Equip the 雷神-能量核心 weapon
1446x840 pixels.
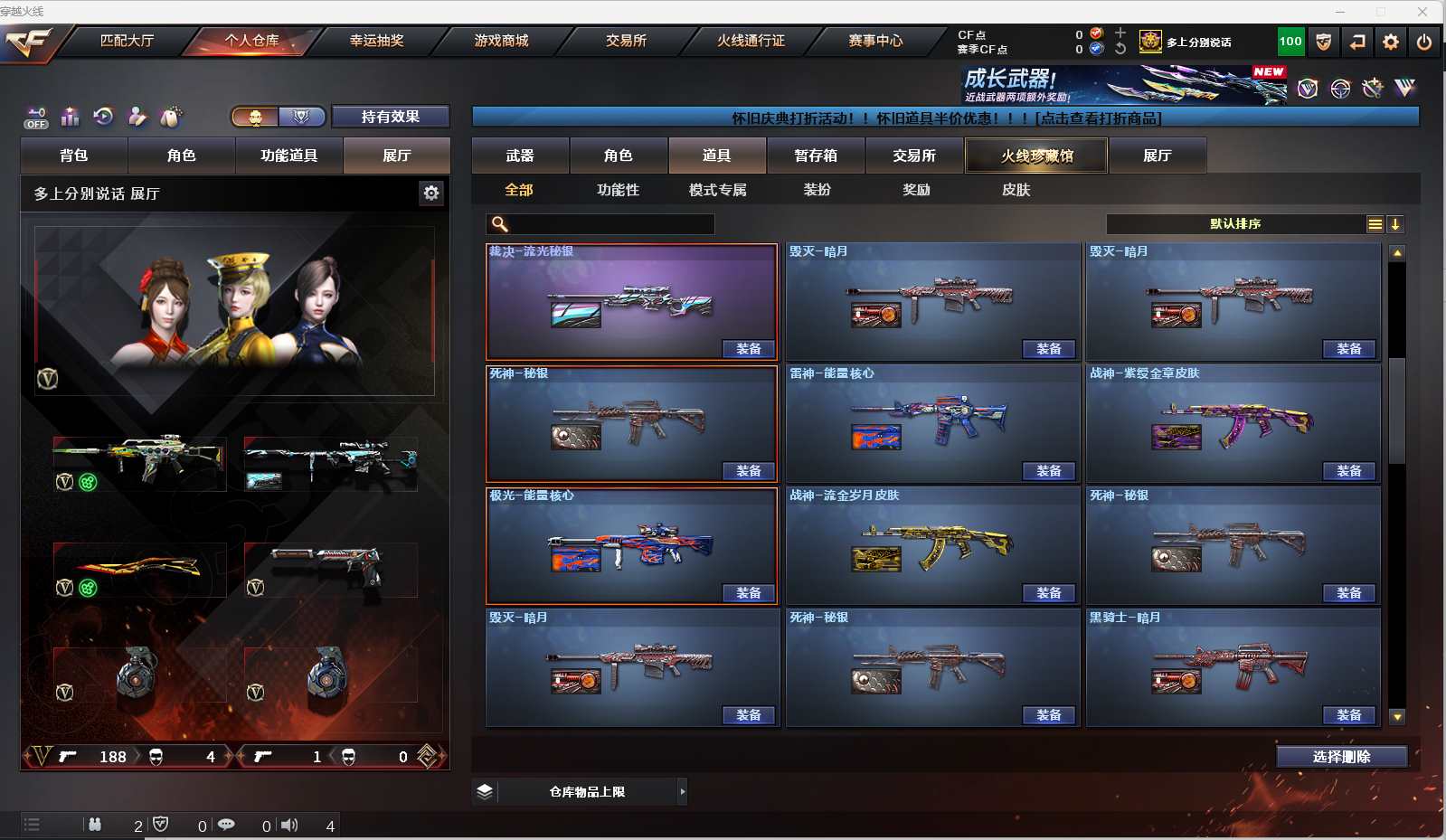tap(1048, 471)
